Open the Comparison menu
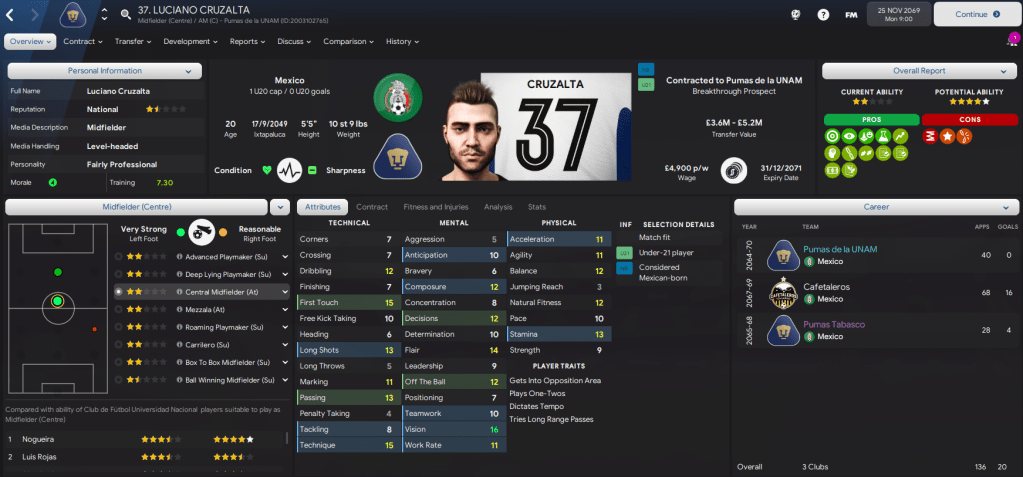Viewport: 1023px width, 477px height. pyautogui.click(x=348, y=42)
